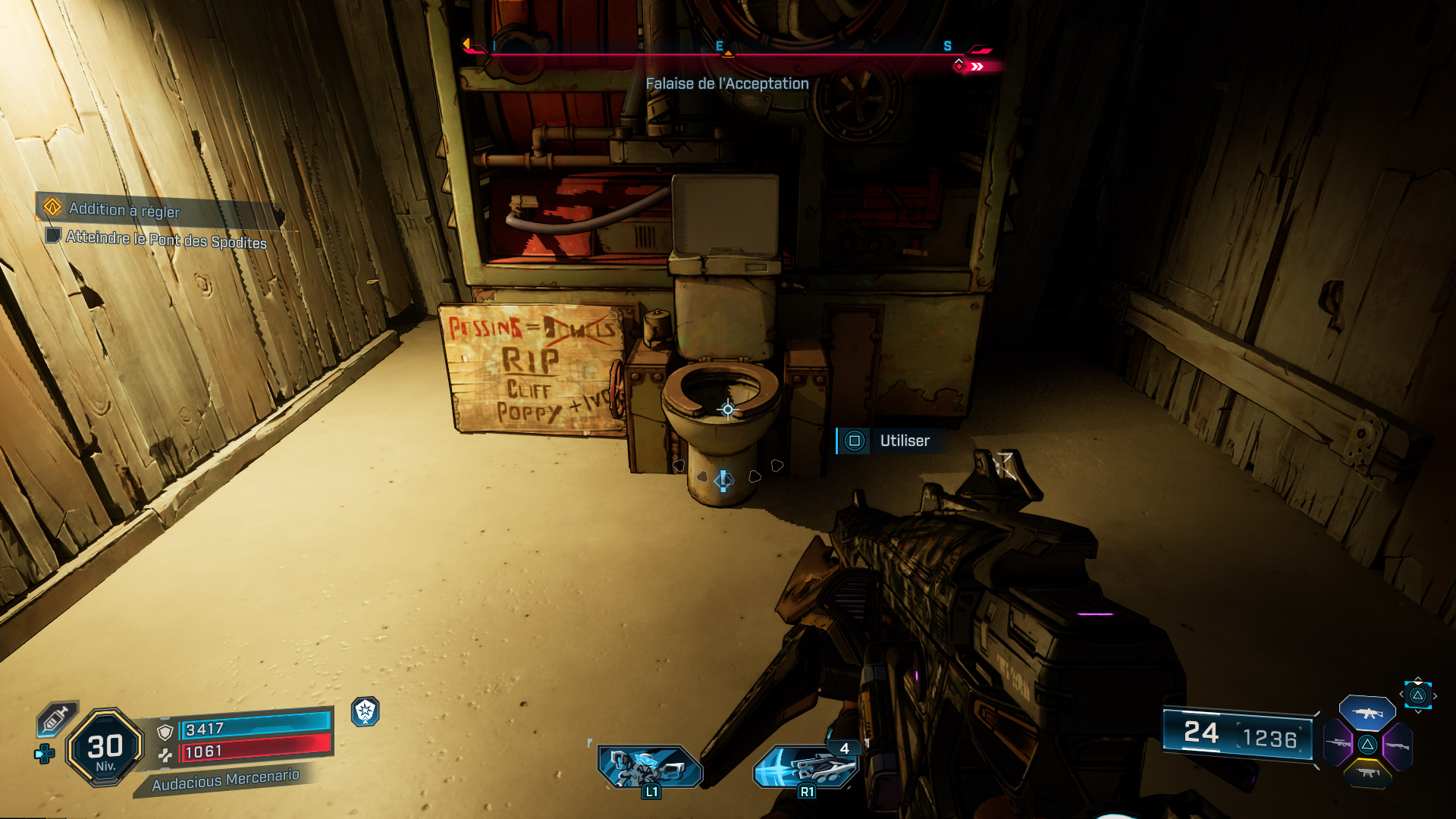The width and height of the screenshot is (1456, 819).
Task: Pick the yellow SMG slot in the weapon wheel
Action: 1368,775
